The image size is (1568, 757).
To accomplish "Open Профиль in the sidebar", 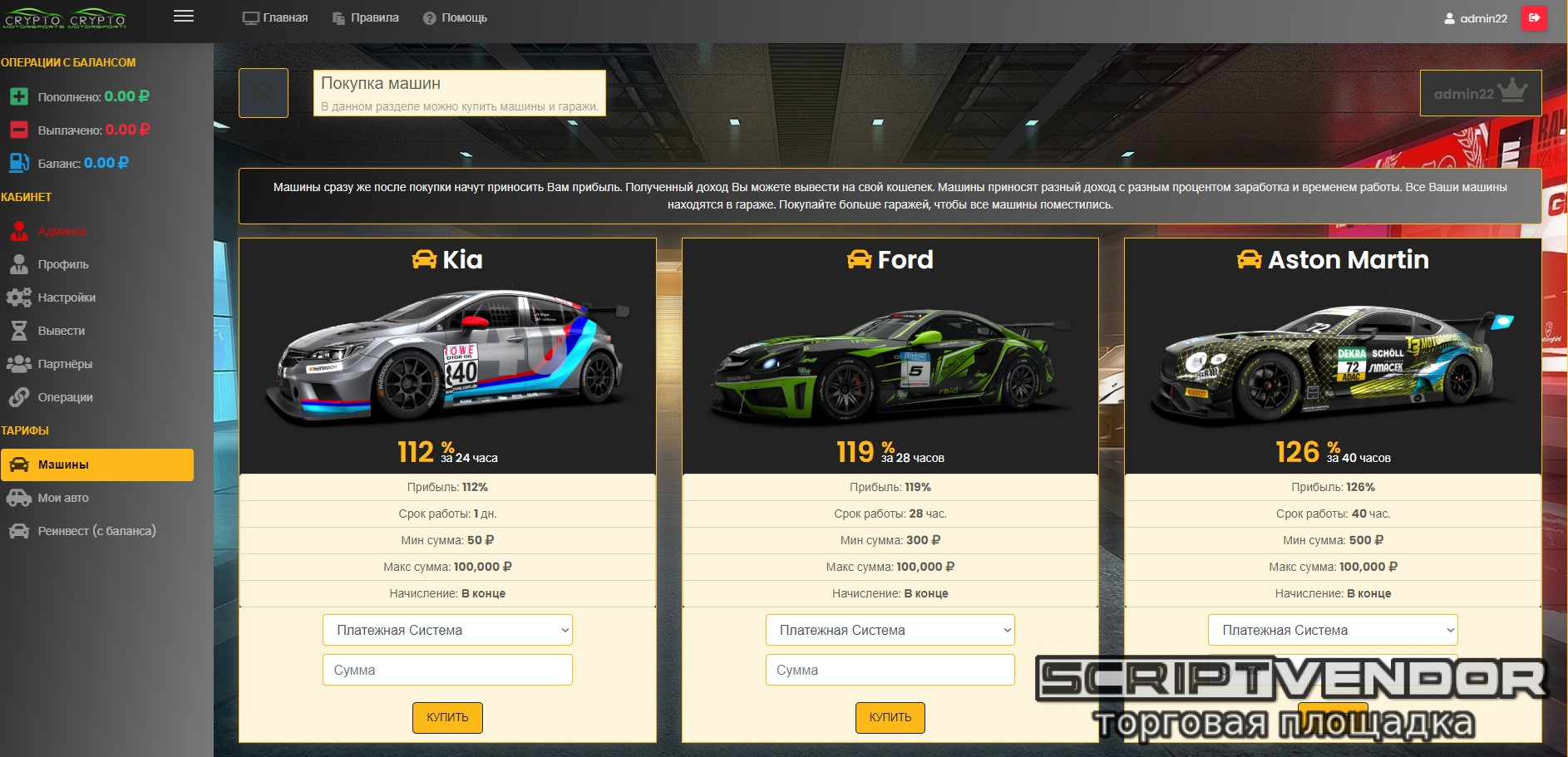I will (x=63, y=264).
